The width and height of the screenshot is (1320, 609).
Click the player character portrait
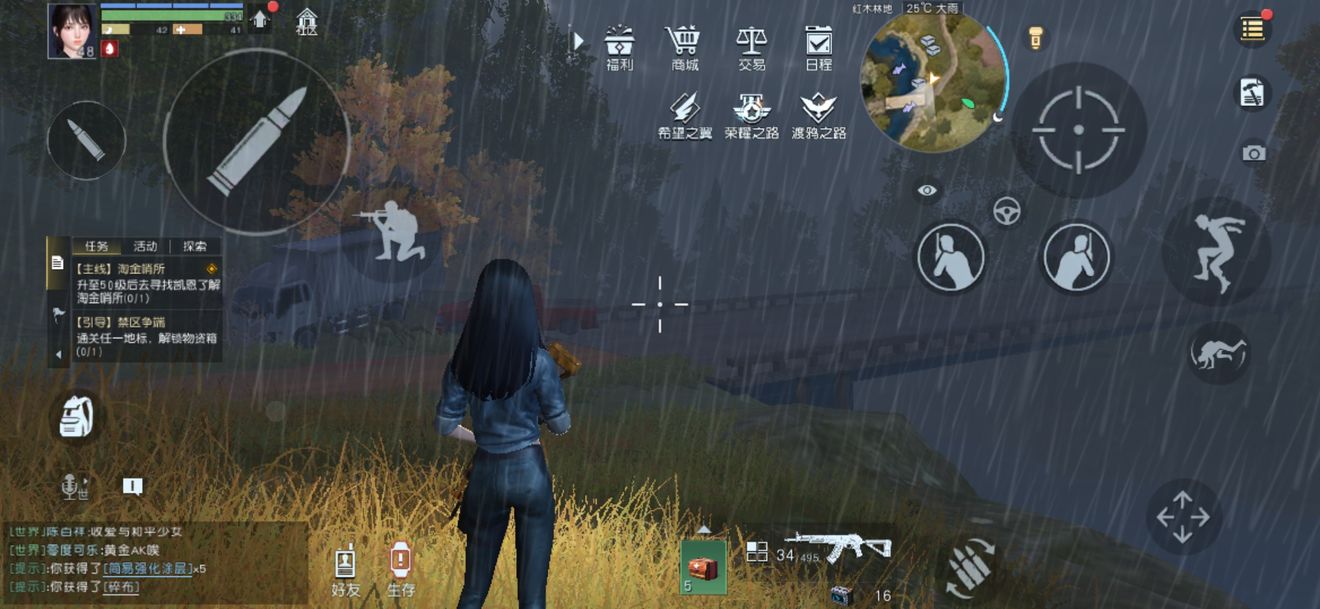pyautogui.click(x=72, y=30)
